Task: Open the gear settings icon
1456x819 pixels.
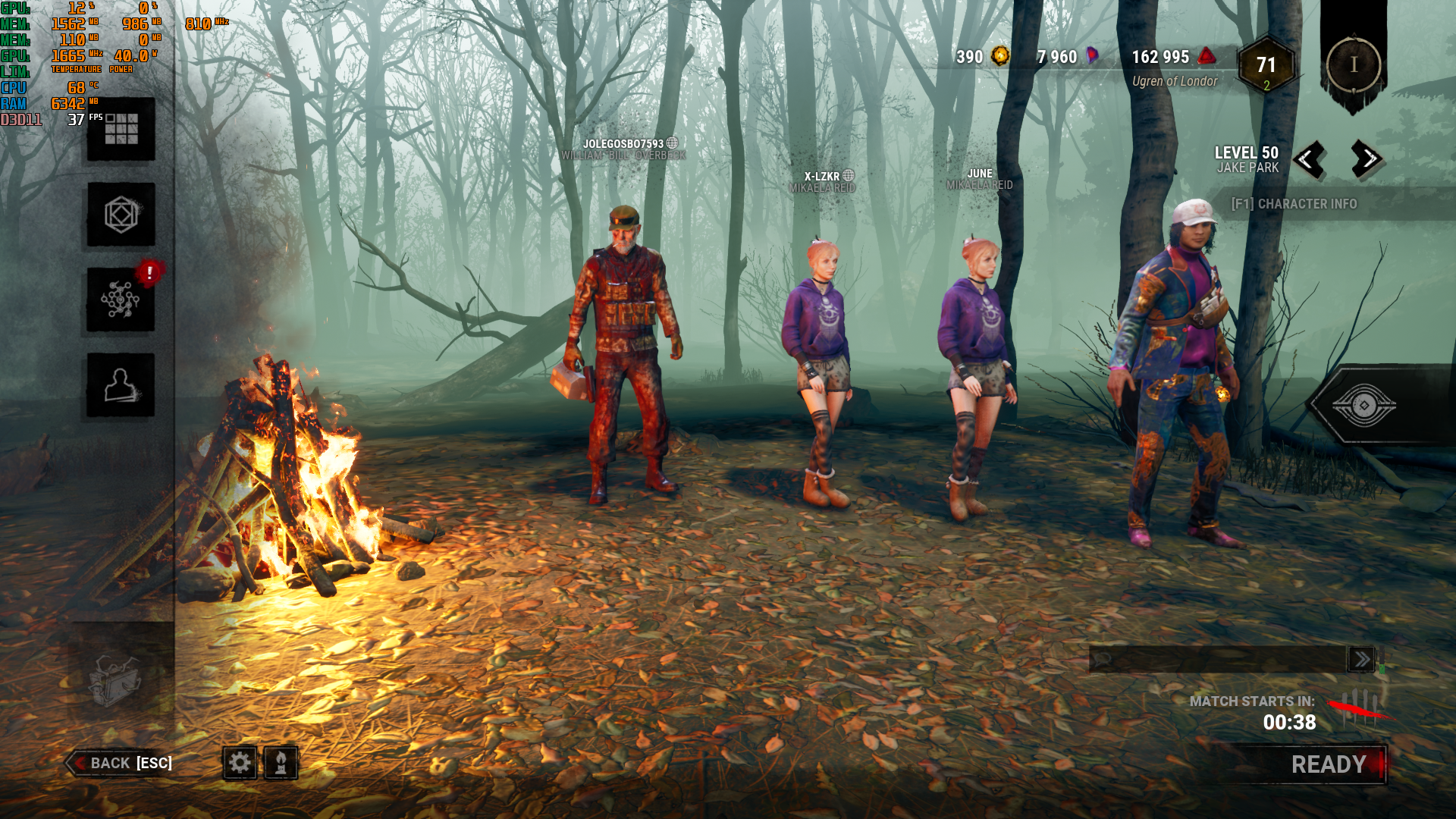Action: pyautogui.click(x=240, y=762)
